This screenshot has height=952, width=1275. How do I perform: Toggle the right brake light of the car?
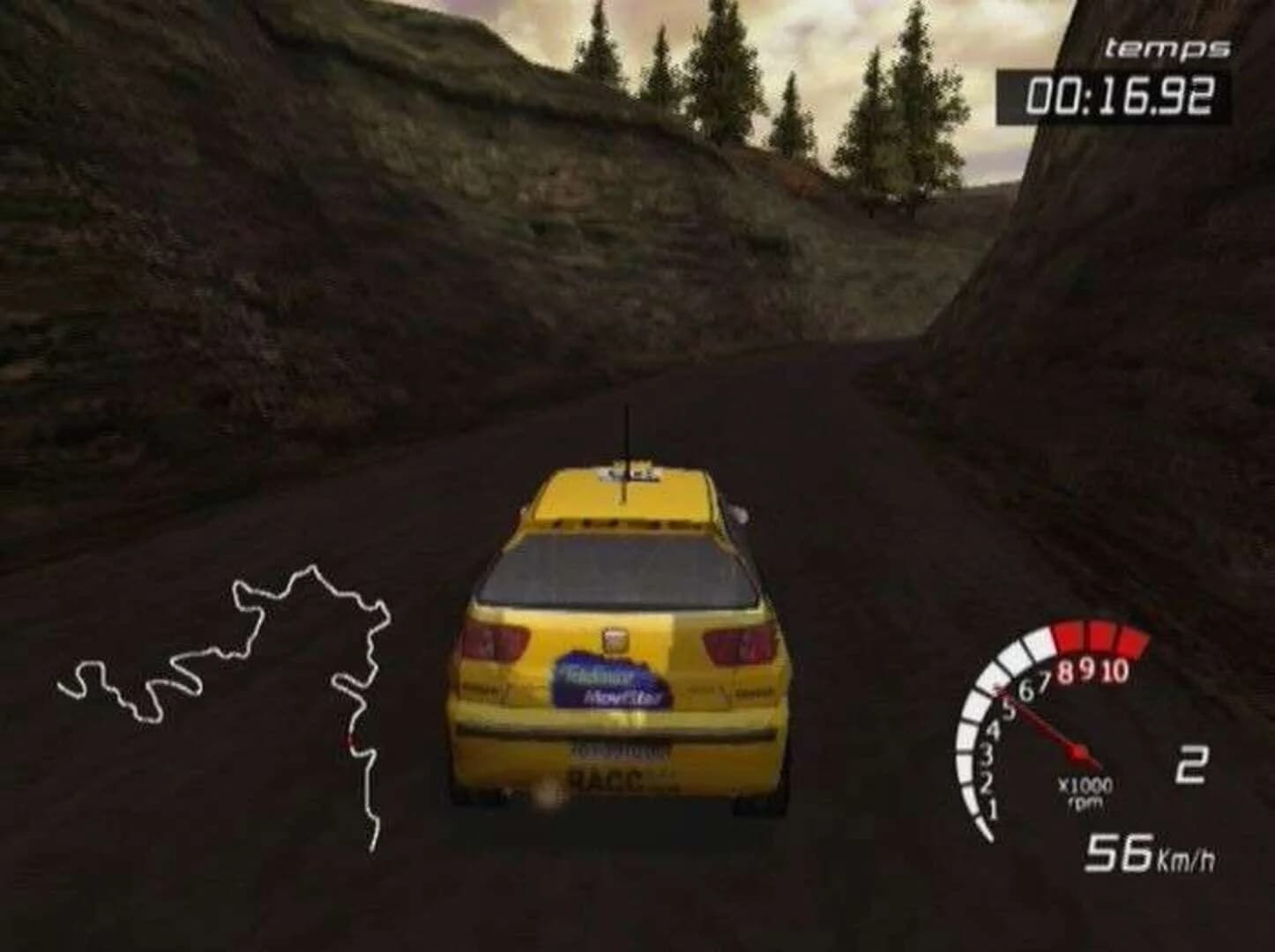coord(734,644)
